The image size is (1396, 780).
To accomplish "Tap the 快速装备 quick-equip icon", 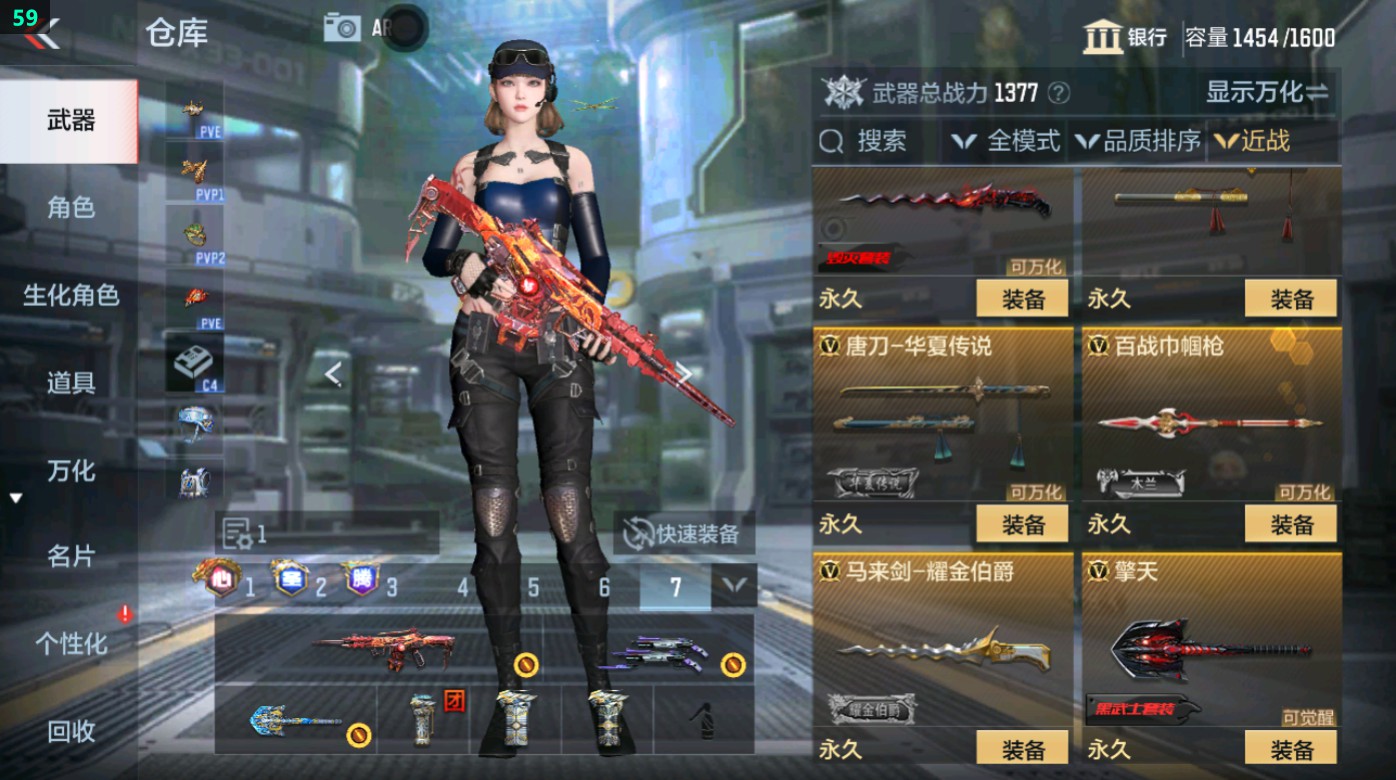I will point(635,535).
